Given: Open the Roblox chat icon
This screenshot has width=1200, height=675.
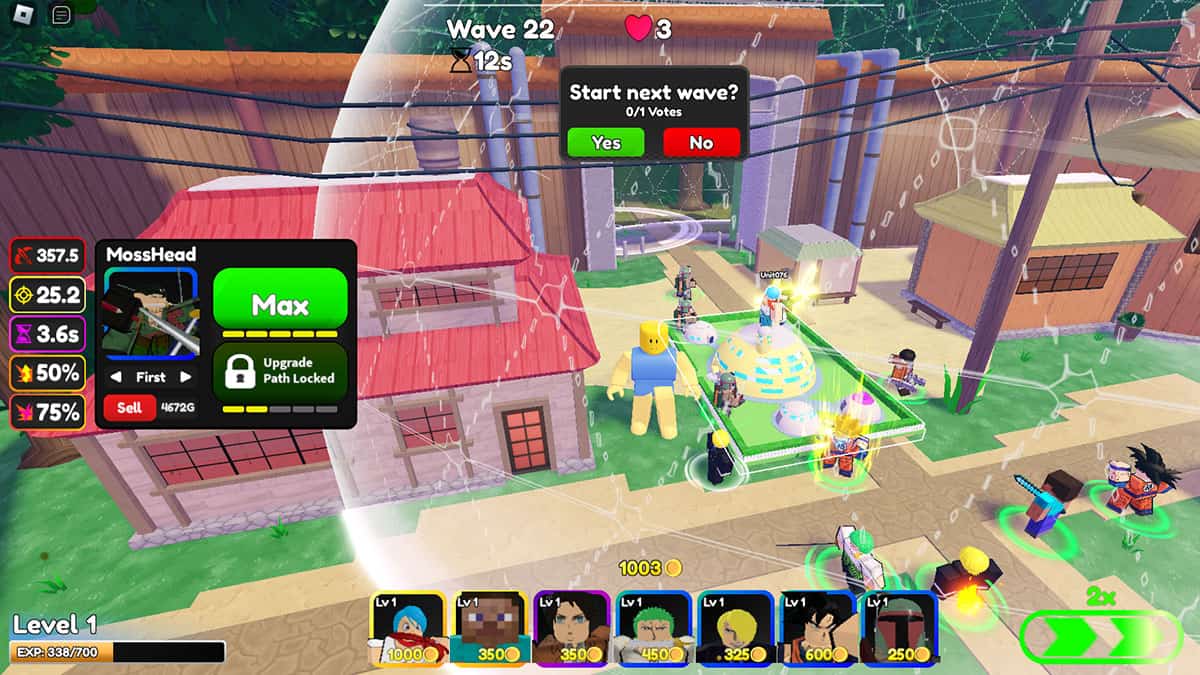Looking at the screenshot, I should (61, 15).
